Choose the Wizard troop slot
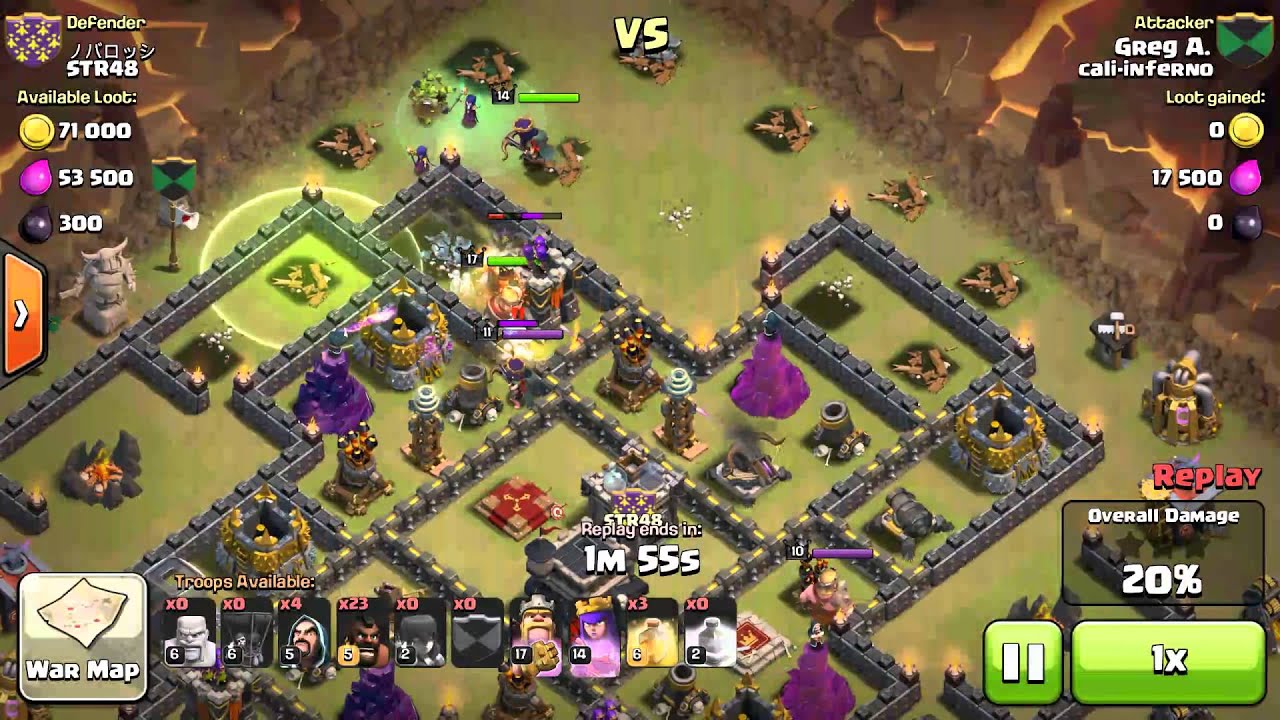 tap(305, 633)
